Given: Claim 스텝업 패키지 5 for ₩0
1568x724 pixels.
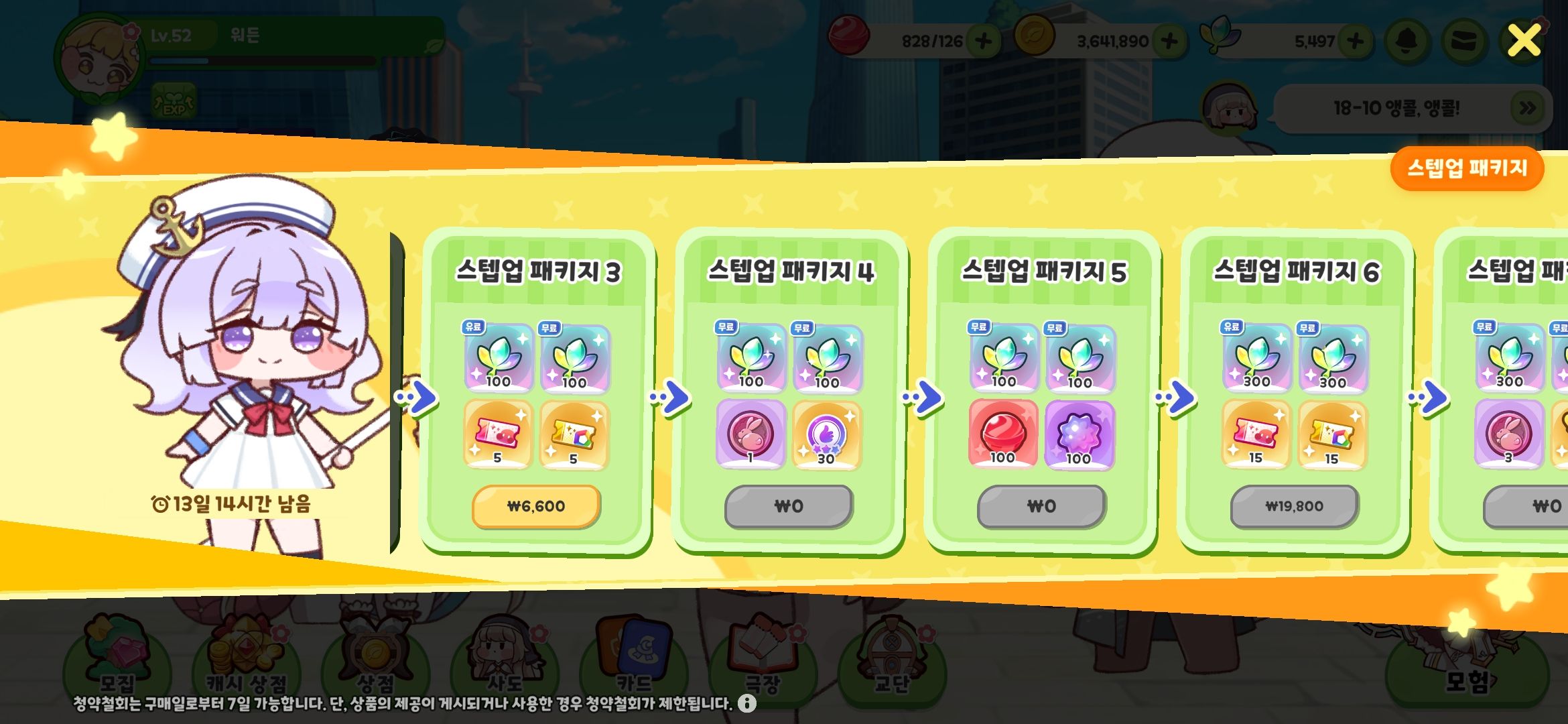Looking at the screenshot, I should click(x=1040, y=507).
